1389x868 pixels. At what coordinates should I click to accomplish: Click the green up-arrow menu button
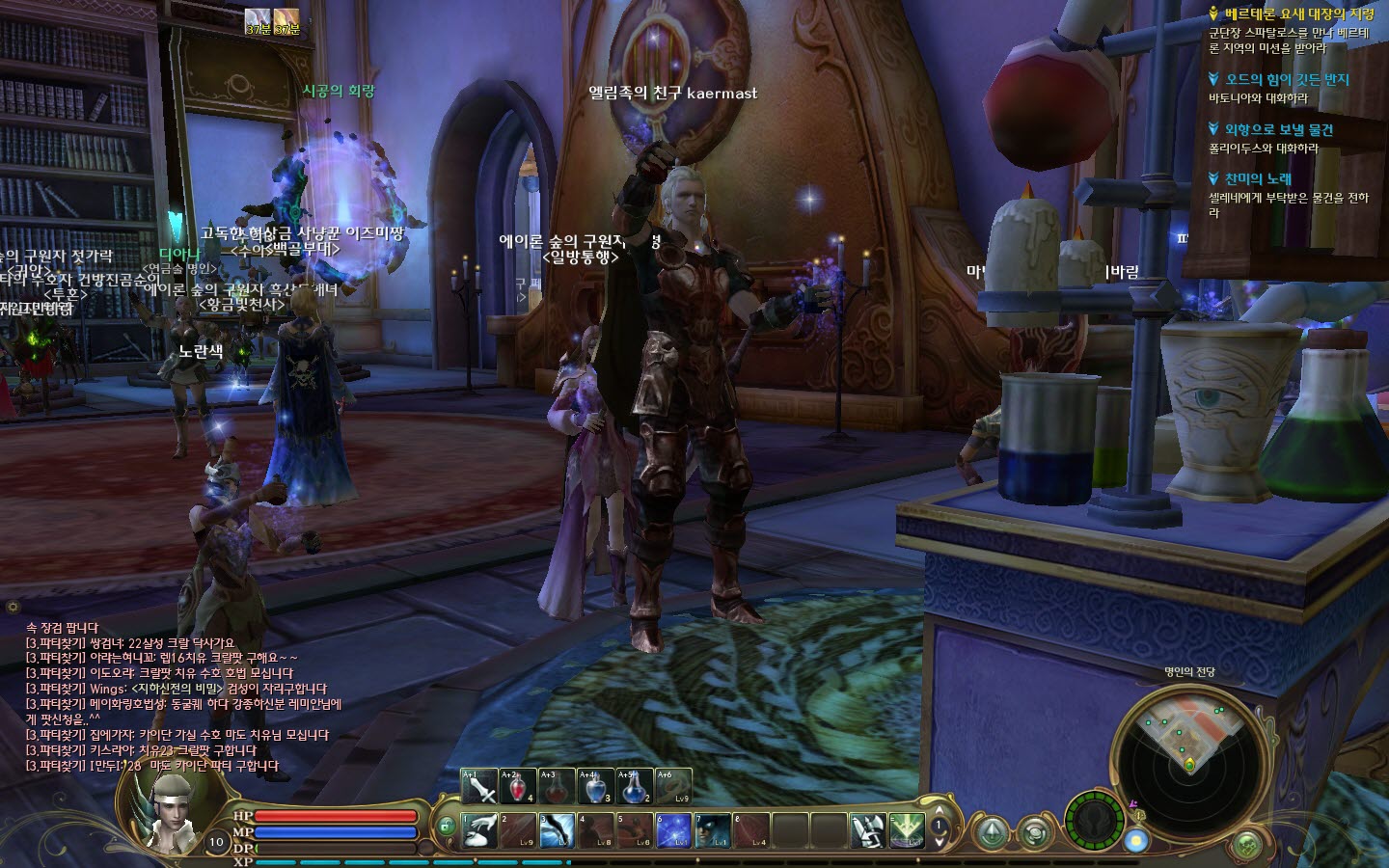[993, 832]
